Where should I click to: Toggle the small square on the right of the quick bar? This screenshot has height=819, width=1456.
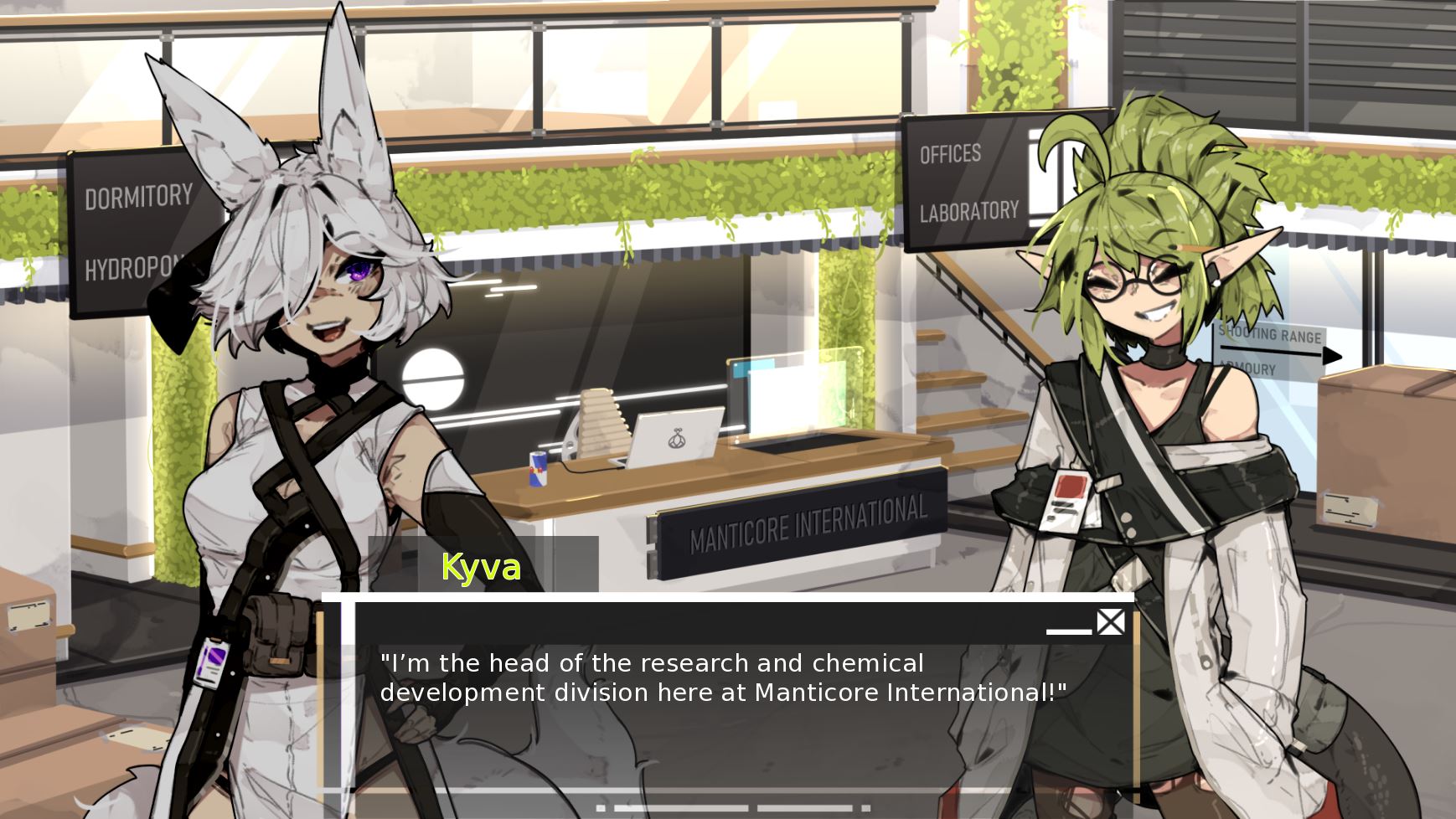pos(865,807)
